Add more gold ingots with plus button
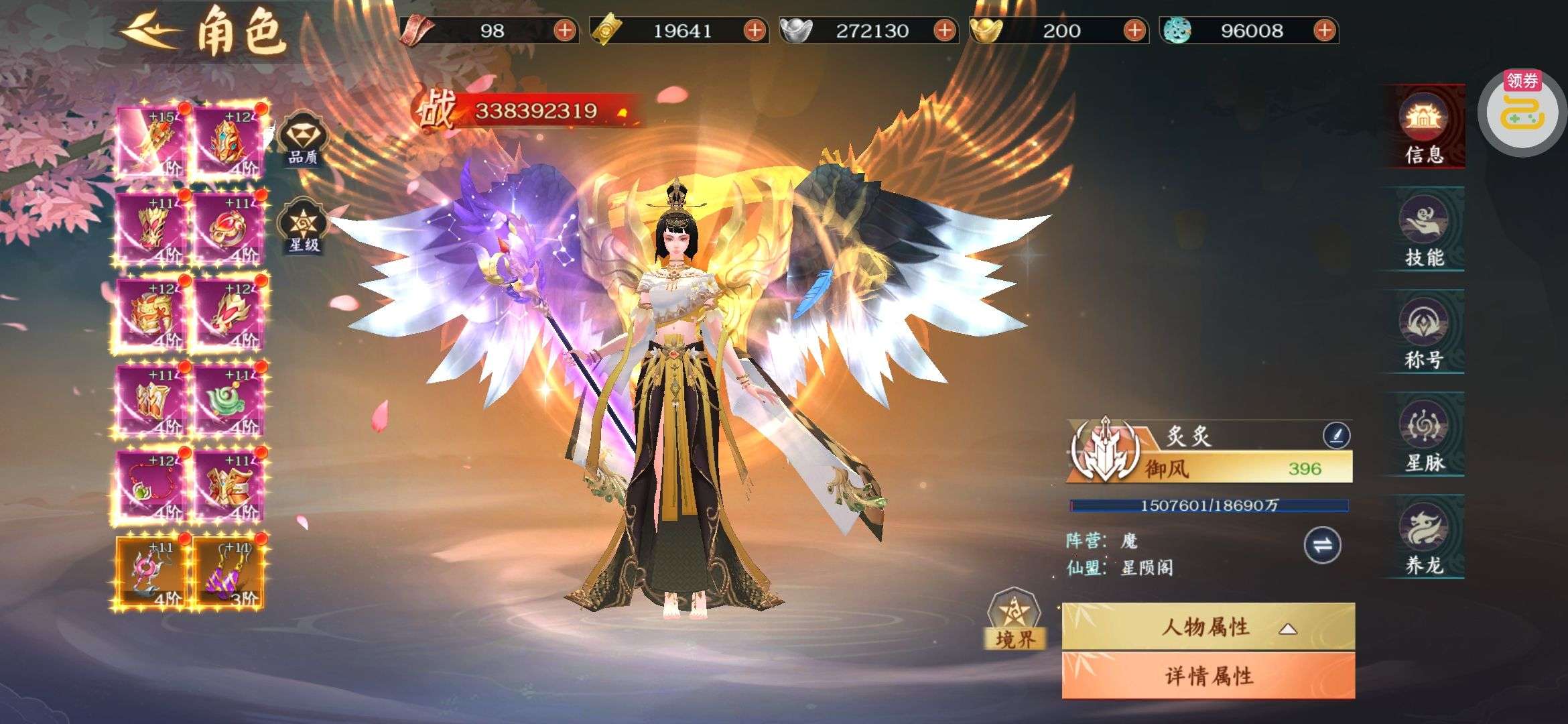The height and width of the screenshot is (724, 1568). coord(1134,30)
